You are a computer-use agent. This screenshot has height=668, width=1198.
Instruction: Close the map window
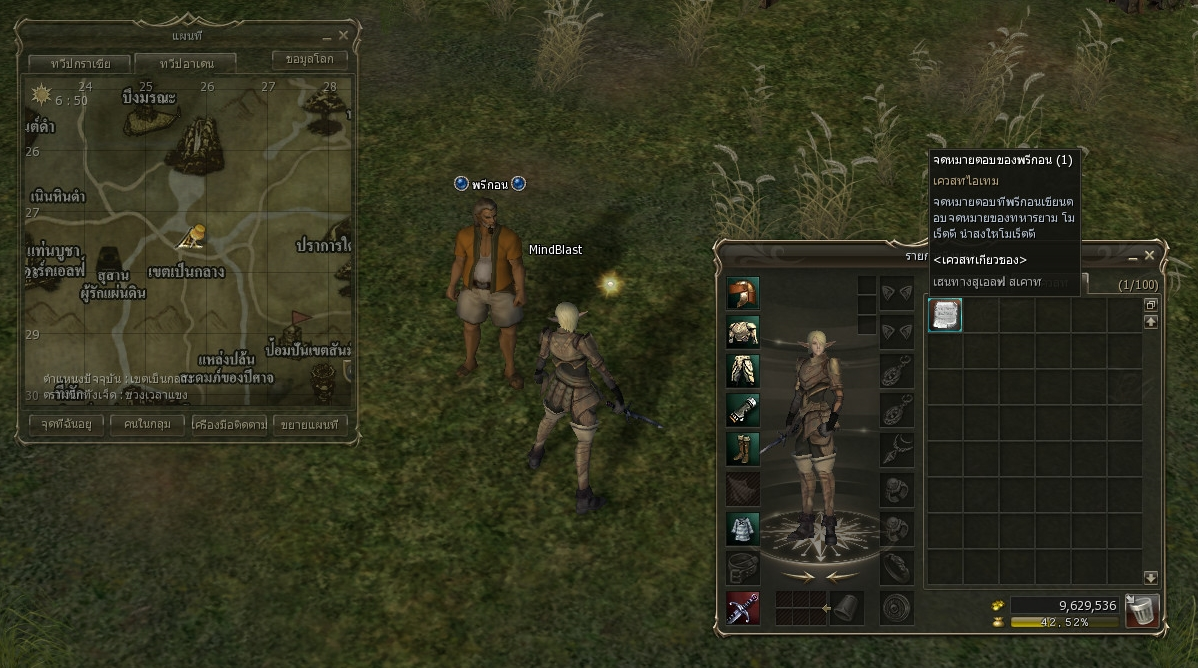pyautogui.click(x=343, y=35)
